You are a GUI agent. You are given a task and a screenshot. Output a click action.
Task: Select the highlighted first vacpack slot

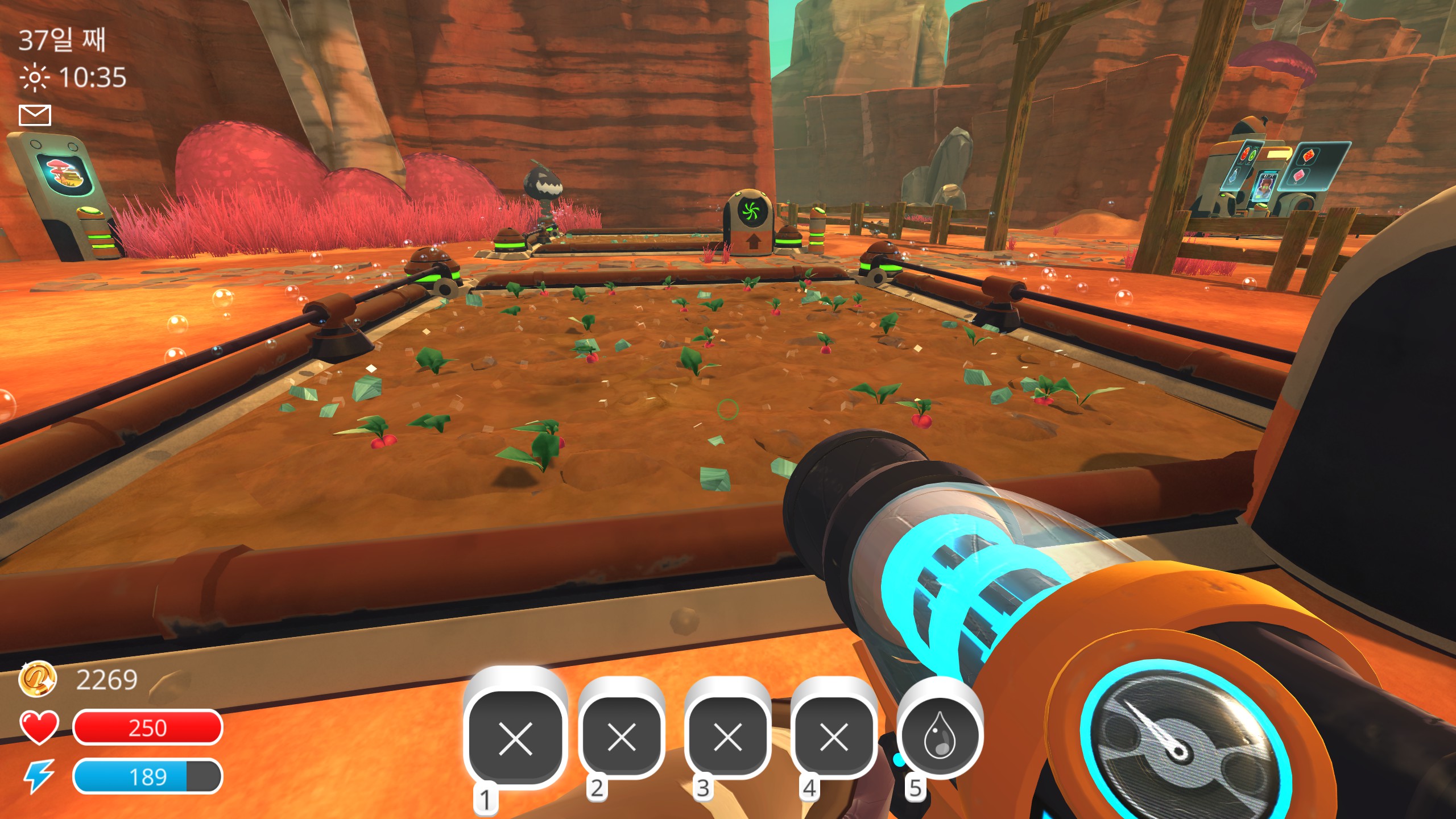[515, 738]
